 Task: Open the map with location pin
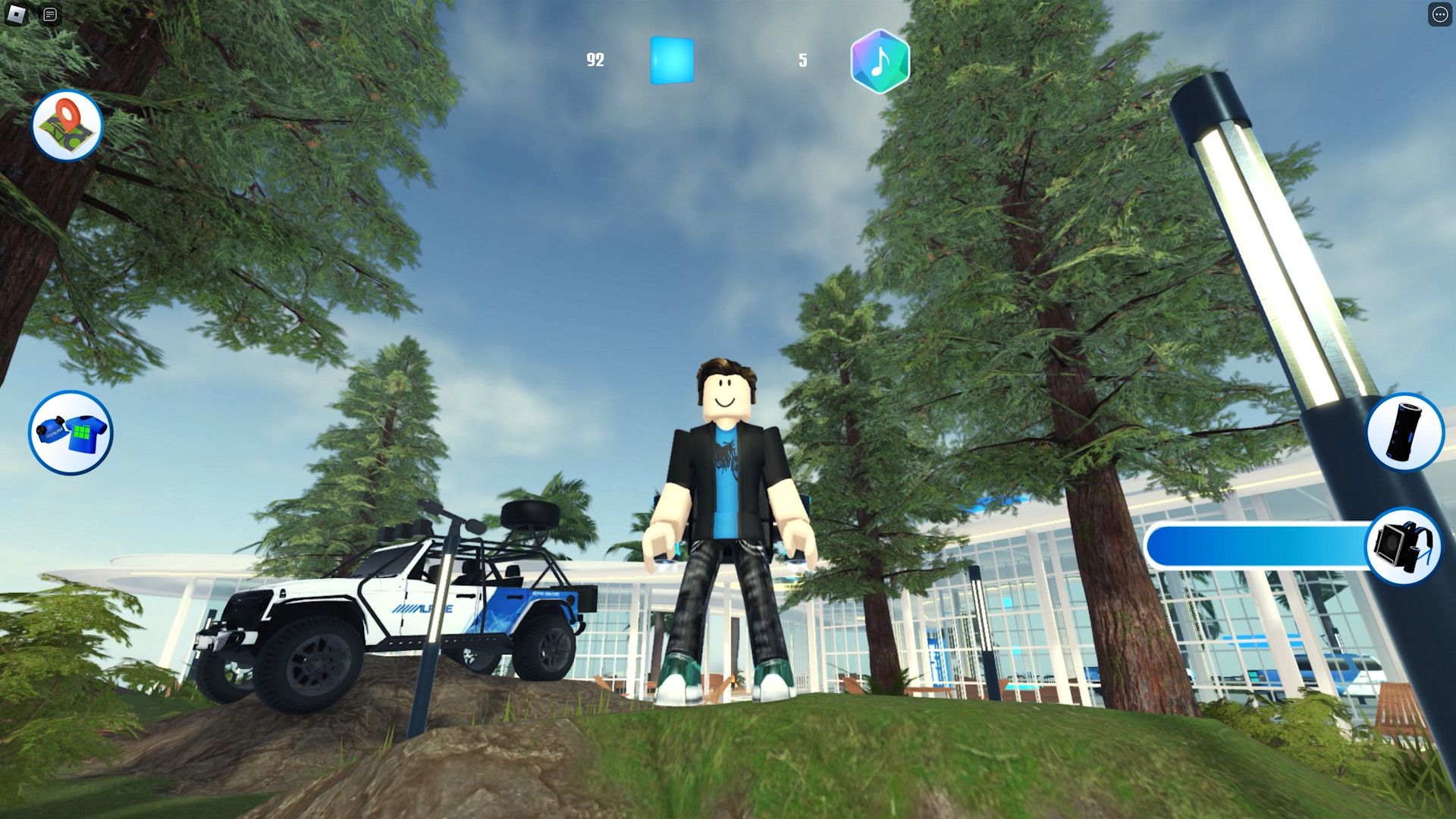coord(67,126)
